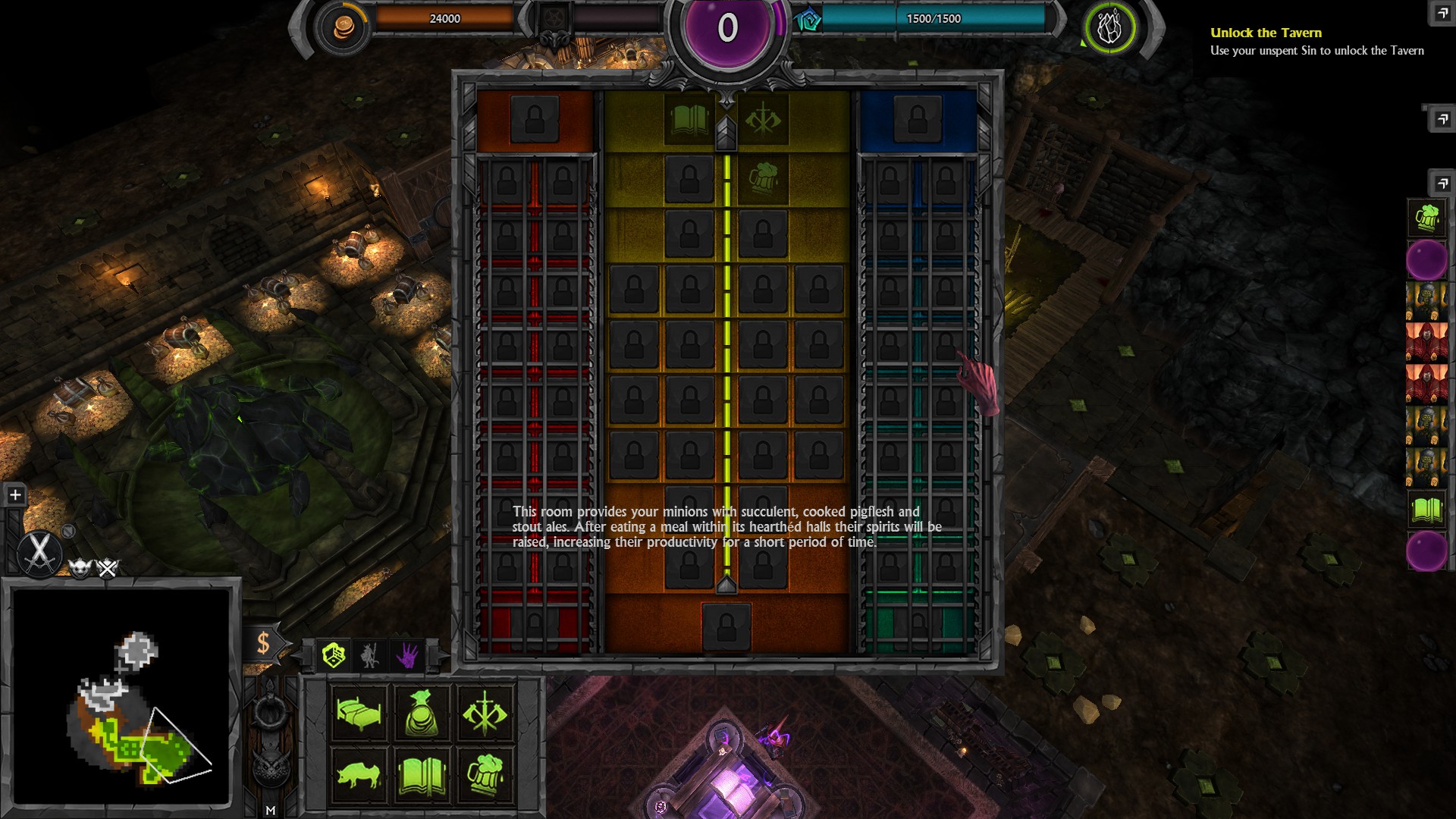1456x819 pixels.
Task: Unlock the Tavern beer mug node
Action: [x=763, y=179]
